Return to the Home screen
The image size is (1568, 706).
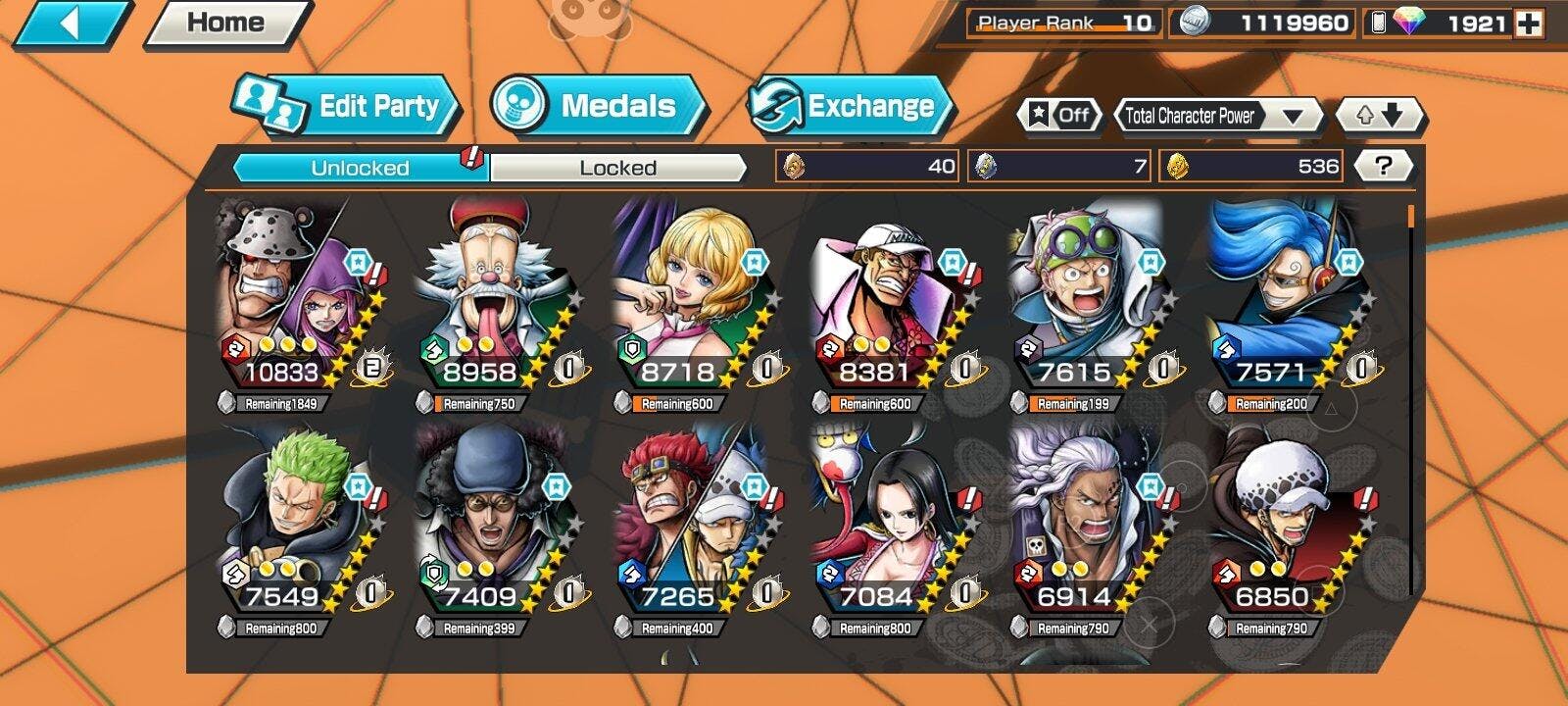point(226,24)
